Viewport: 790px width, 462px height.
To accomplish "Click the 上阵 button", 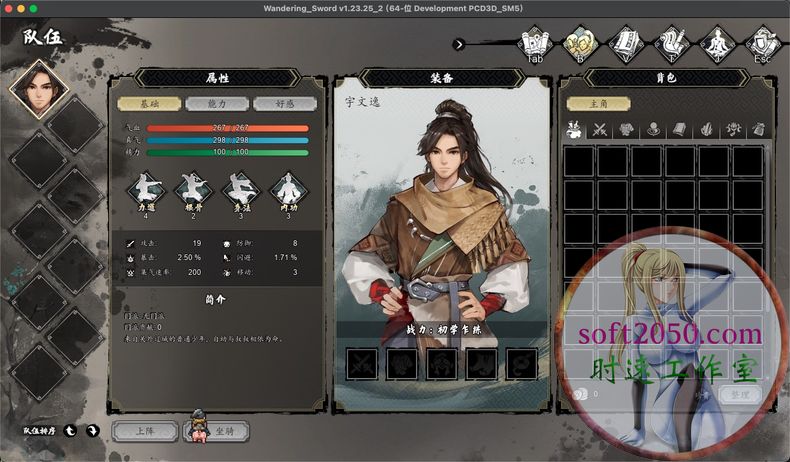I will click(x=144, y=431).
